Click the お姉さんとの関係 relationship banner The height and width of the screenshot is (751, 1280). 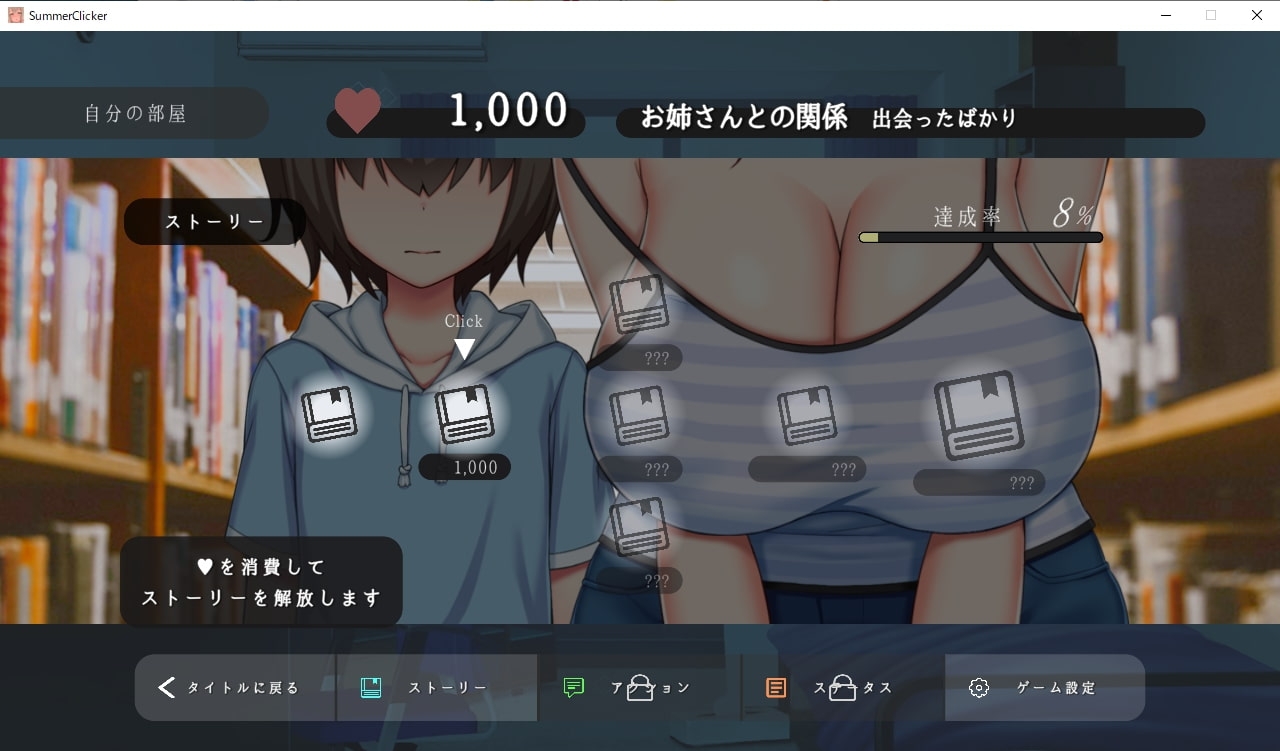[910, 122]
